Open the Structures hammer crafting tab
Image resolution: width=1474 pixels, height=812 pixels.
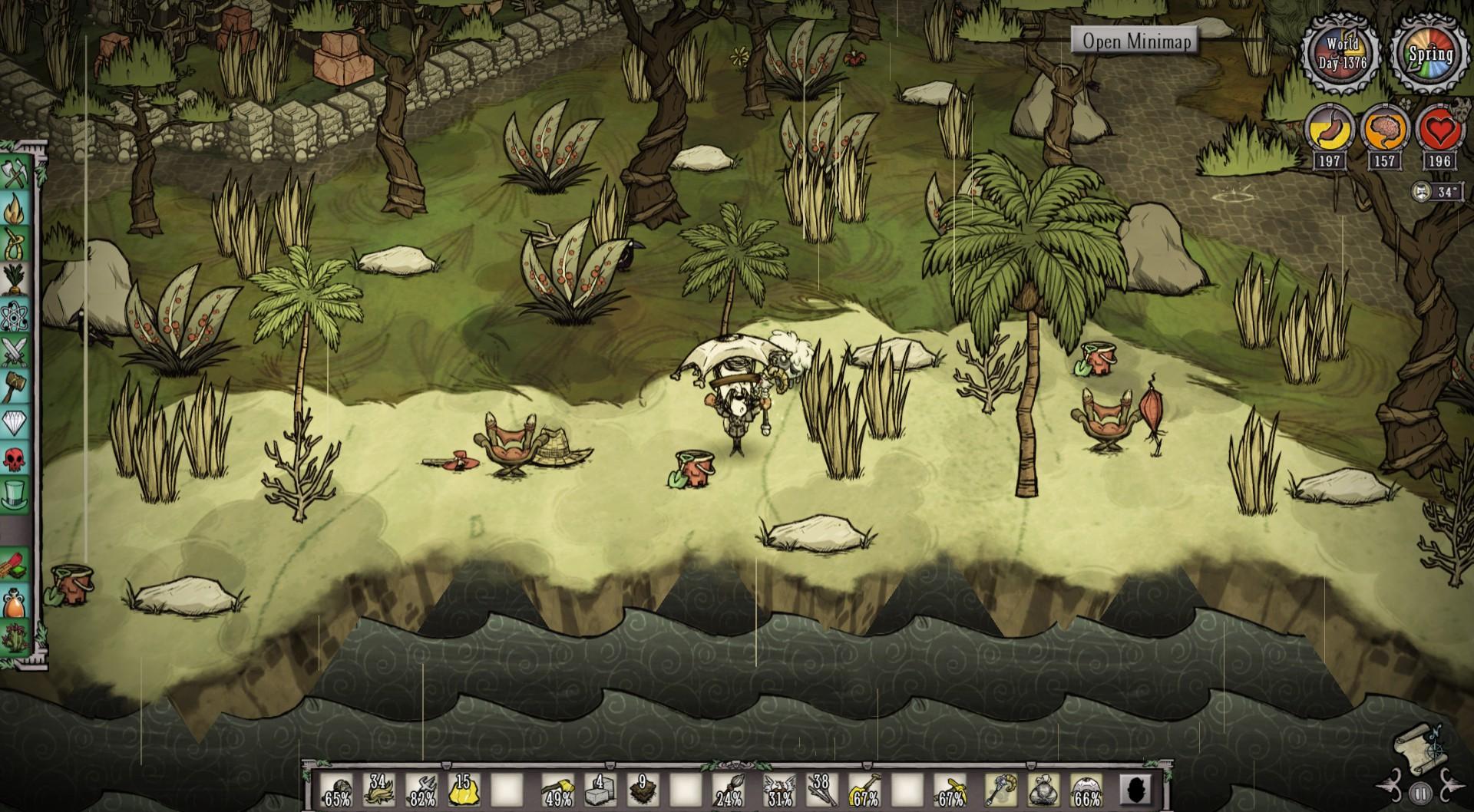(15, 387)
